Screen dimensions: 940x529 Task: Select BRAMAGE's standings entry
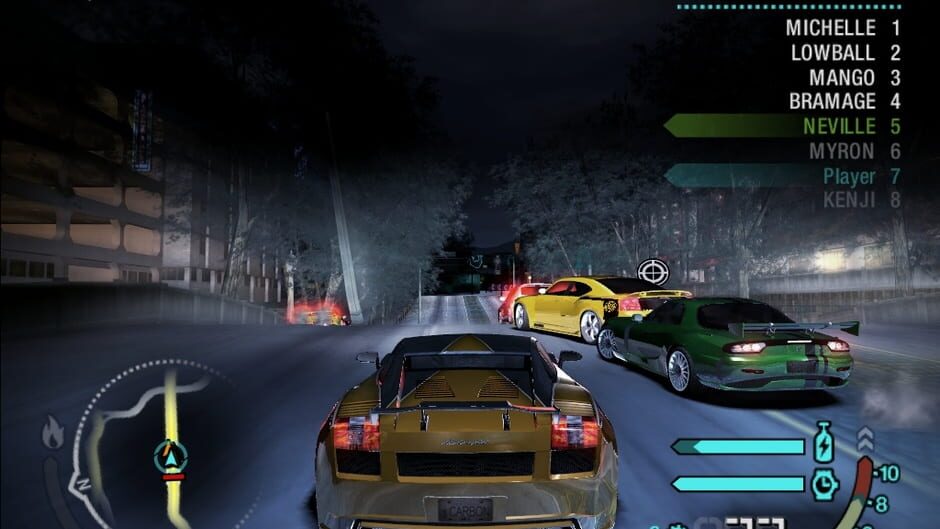pos(844,101)
